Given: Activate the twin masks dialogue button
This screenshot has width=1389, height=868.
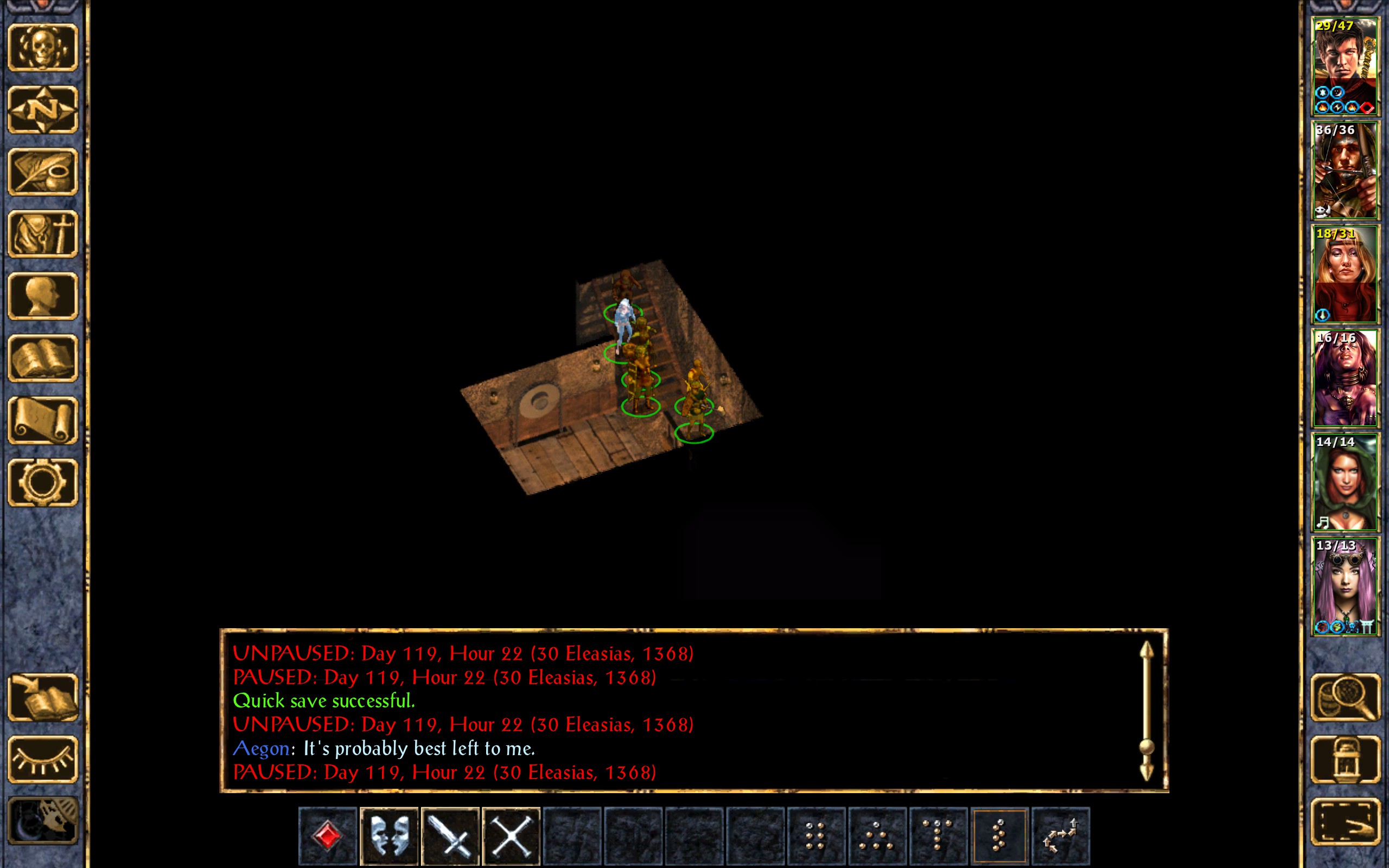Looking at the screenshot, I should pos(389,835).
